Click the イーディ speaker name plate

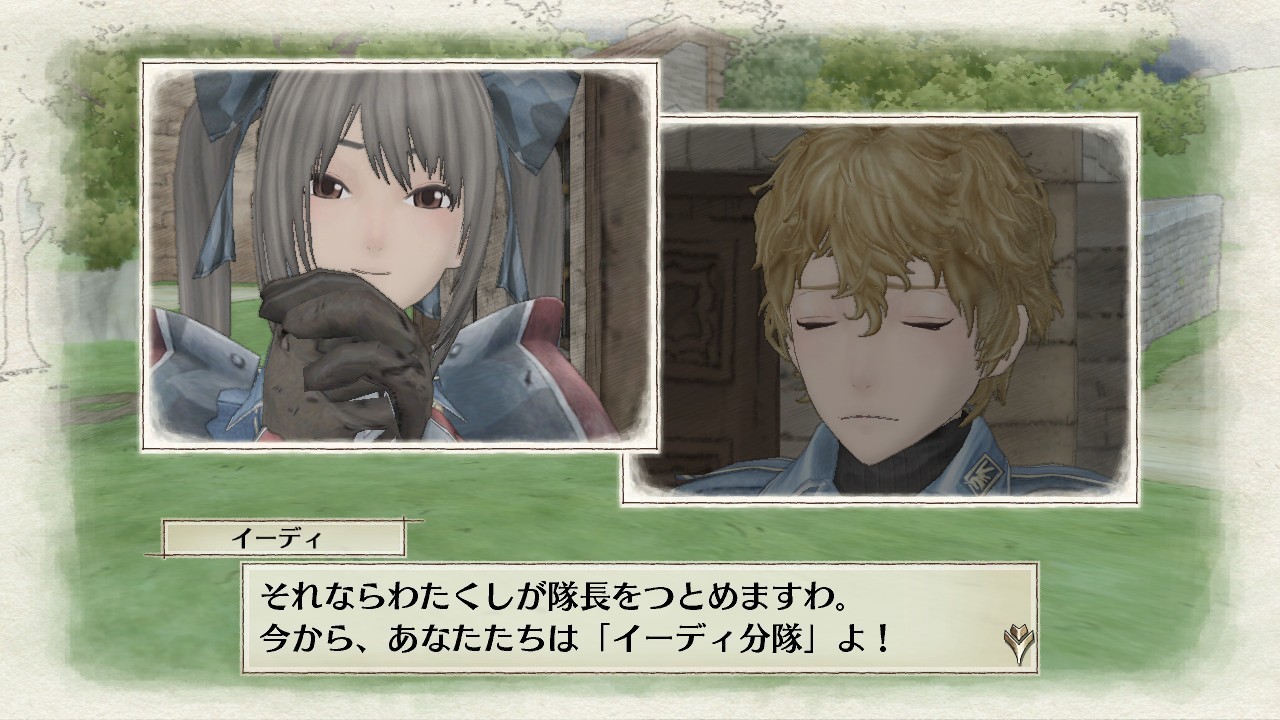[x=283, y=536]
